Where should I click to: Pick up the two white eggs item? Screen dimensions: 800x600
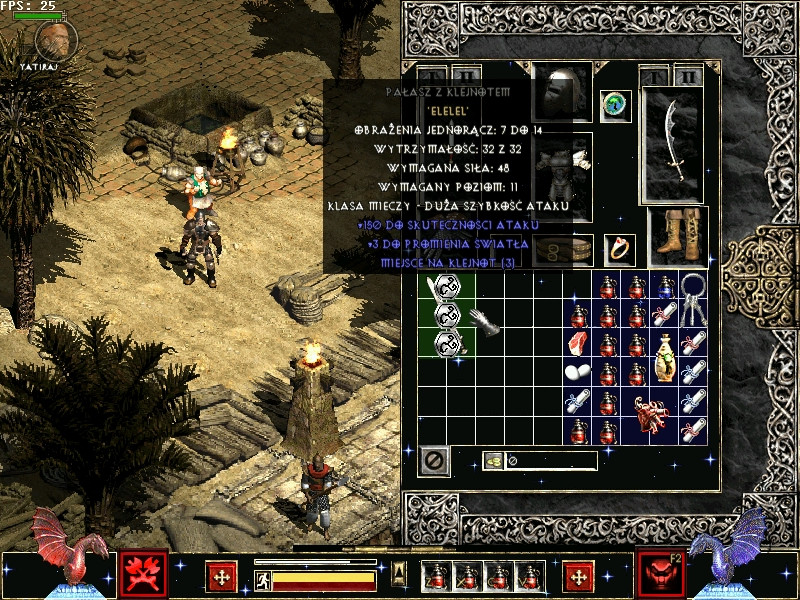(578, 373)
